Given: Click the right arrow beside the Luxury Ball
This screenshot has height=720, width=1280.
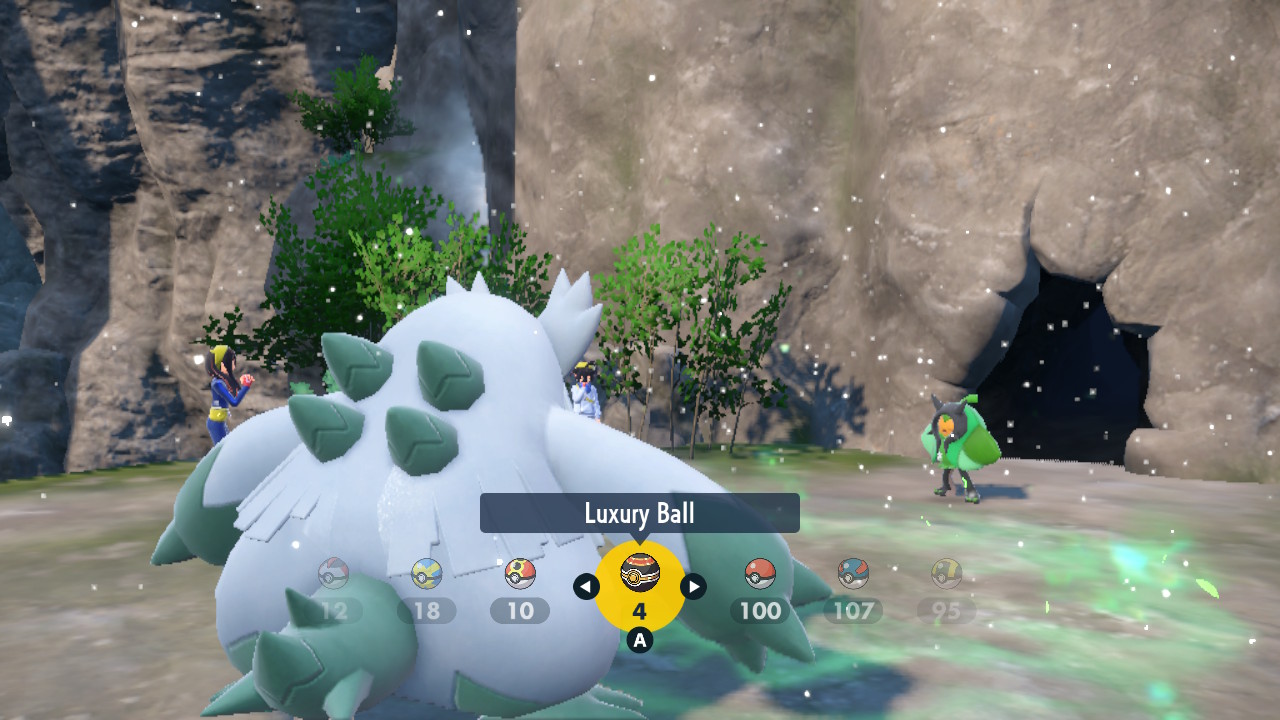Looking at the screenshot, I should click(693, 587).
